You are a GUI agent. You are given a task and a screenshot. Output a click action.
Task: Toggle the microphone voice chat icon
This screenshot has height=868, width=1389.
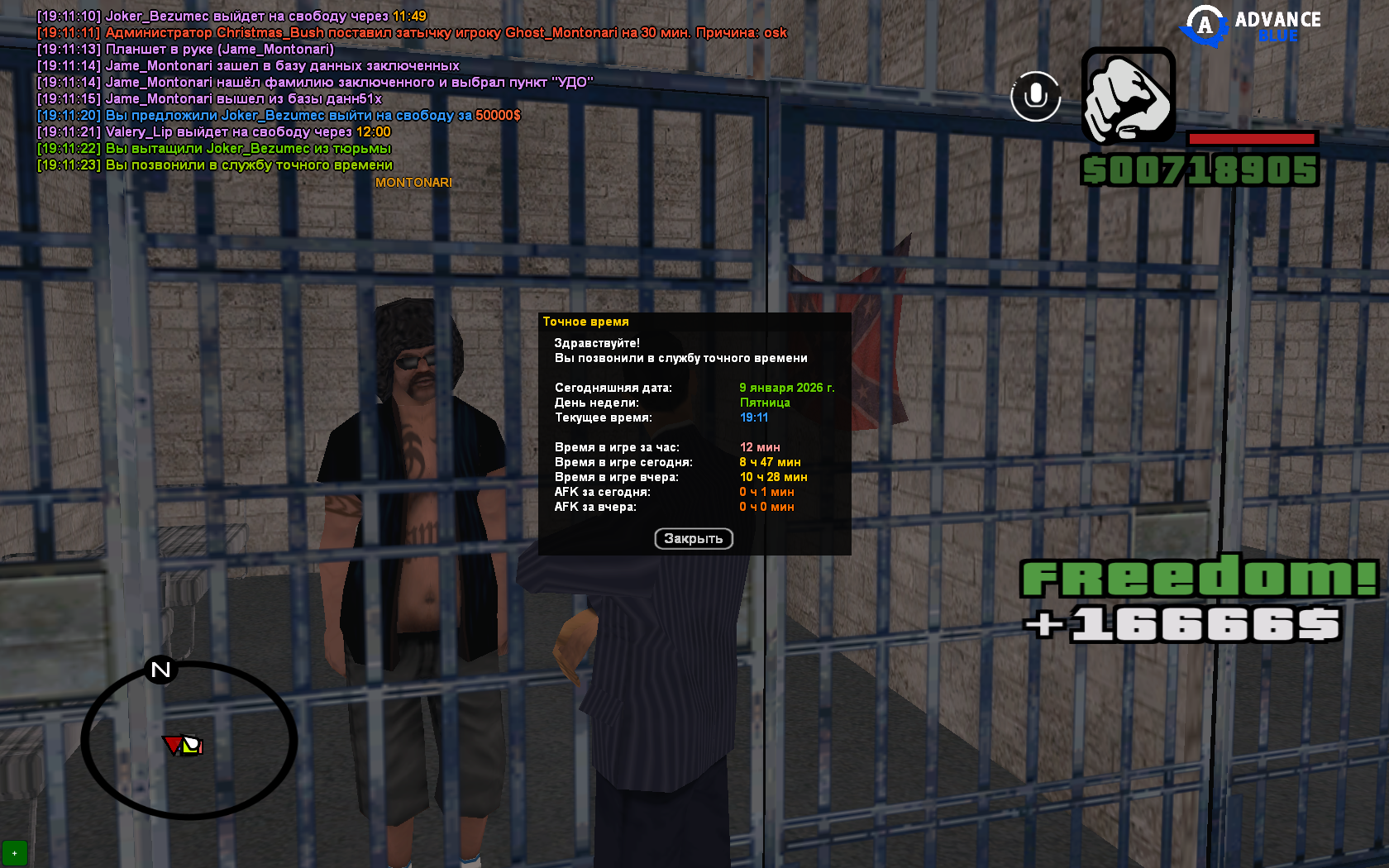click(x=1035, y=96)
